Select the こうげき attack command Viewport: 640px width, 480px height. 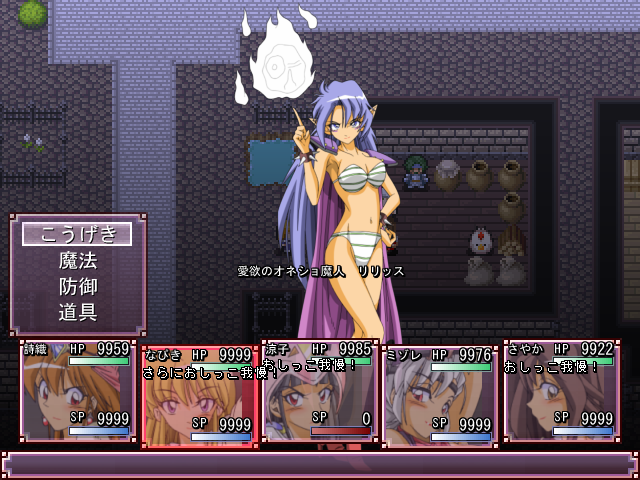(x=77, y=234)
